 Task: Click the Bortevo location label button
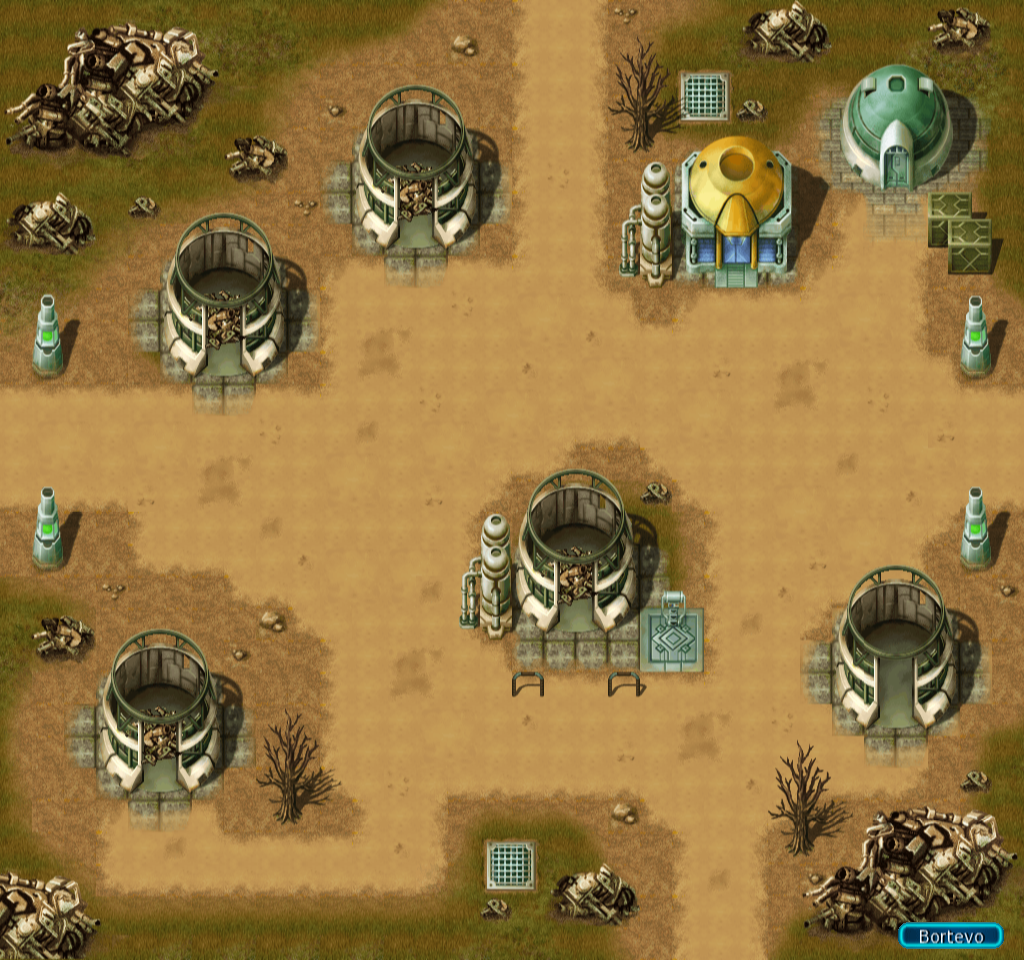(949, 936)
